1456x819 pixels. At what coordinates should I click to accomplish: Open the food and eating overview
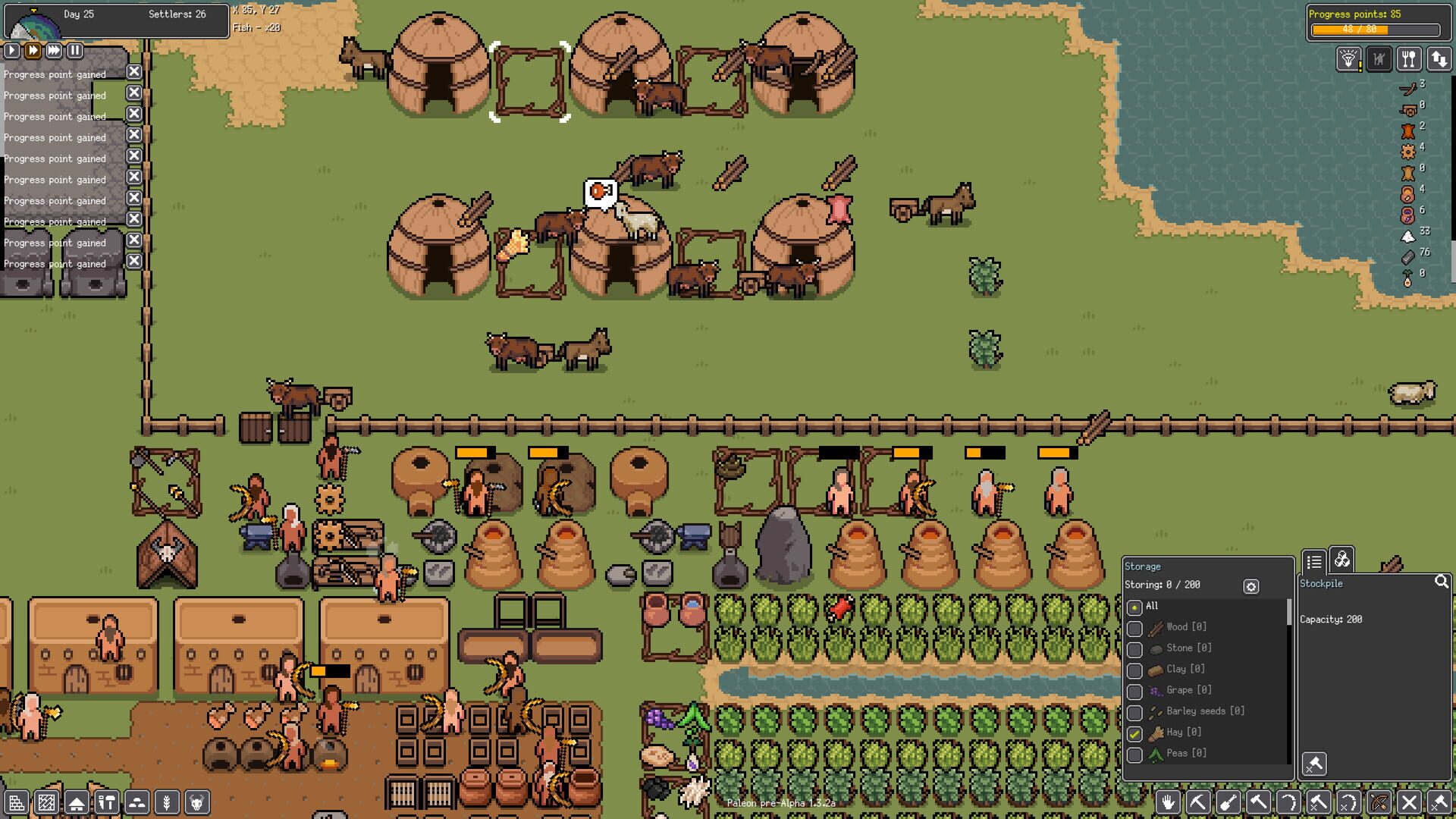point(1409,58)
